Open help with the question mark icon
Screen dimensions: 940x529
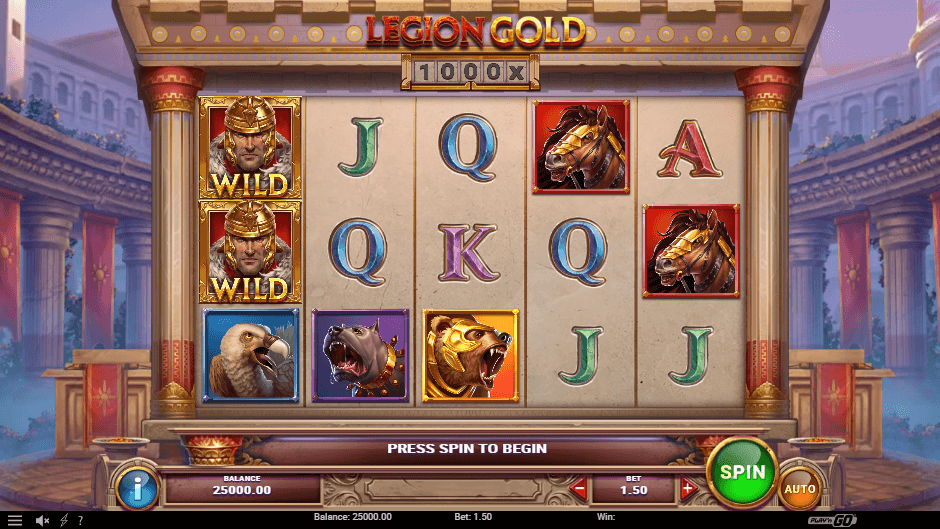point(80,520)
